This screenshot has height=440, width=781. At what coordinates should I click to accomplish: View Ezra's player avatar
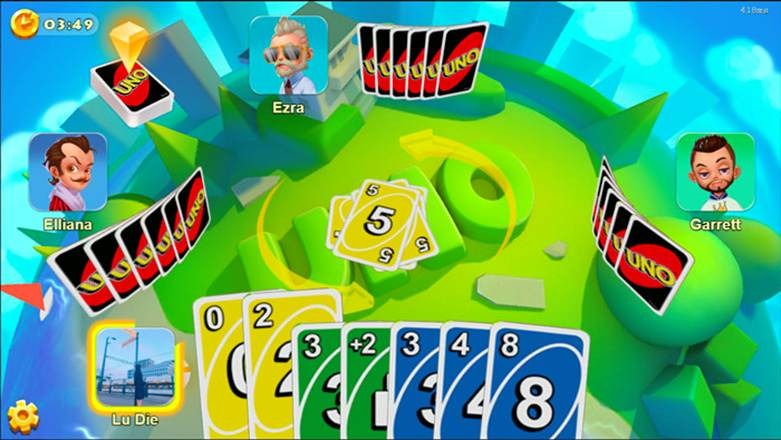coord(288,55)
